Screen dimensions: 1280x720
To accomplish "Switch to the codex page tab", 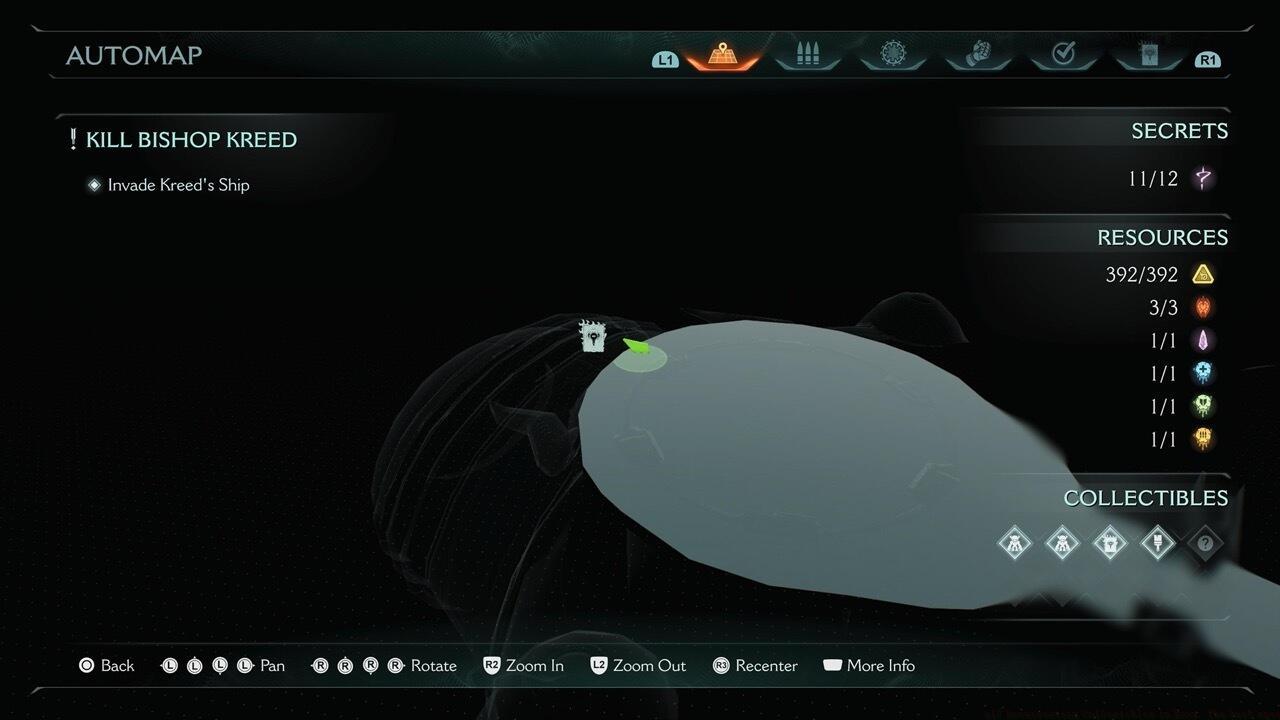I will 1148,55.
